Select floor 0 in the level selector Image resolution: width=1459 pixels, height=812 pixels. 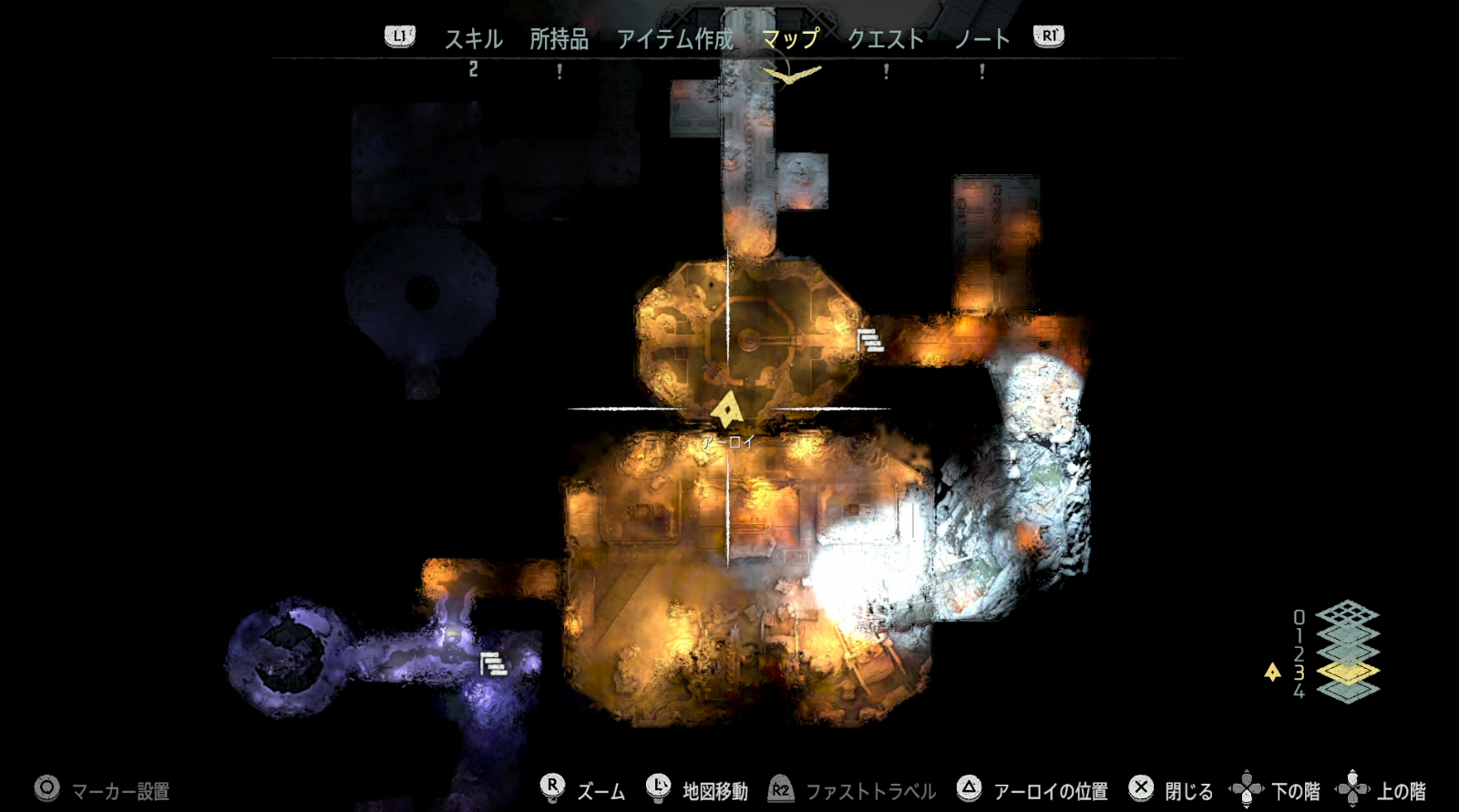pos(1299,617)
